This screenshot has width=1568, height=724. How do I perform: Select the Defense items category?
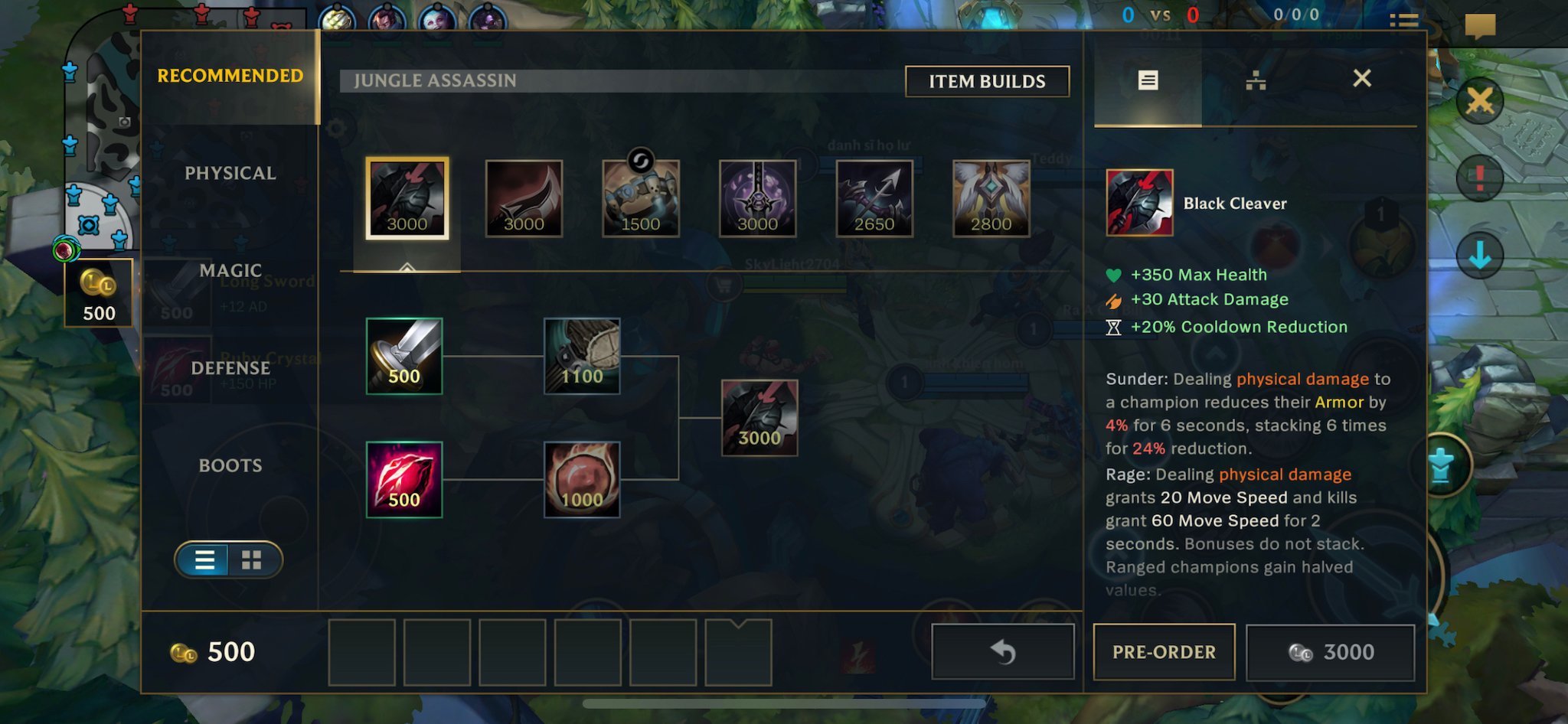coord(230,368)
